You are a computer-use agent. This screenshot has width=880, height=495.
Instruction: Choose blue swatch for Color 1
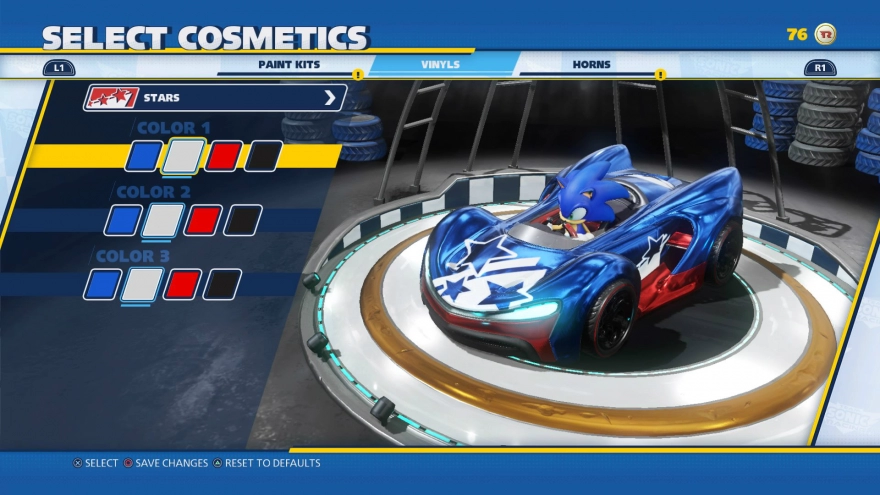coord(144,156)
